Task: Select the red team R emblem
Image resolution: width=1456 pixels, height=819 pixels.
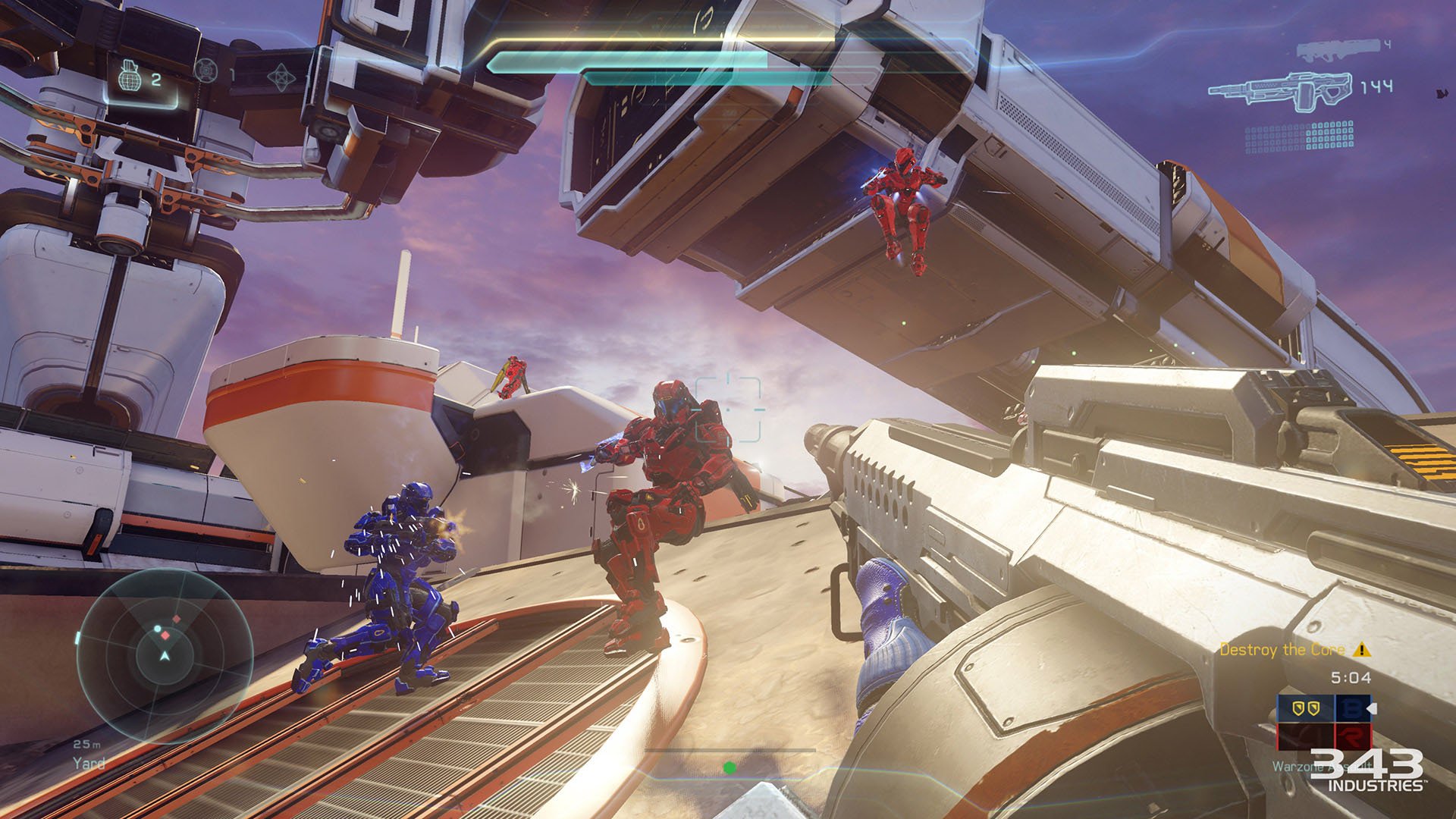Action: pos(1351,736)
